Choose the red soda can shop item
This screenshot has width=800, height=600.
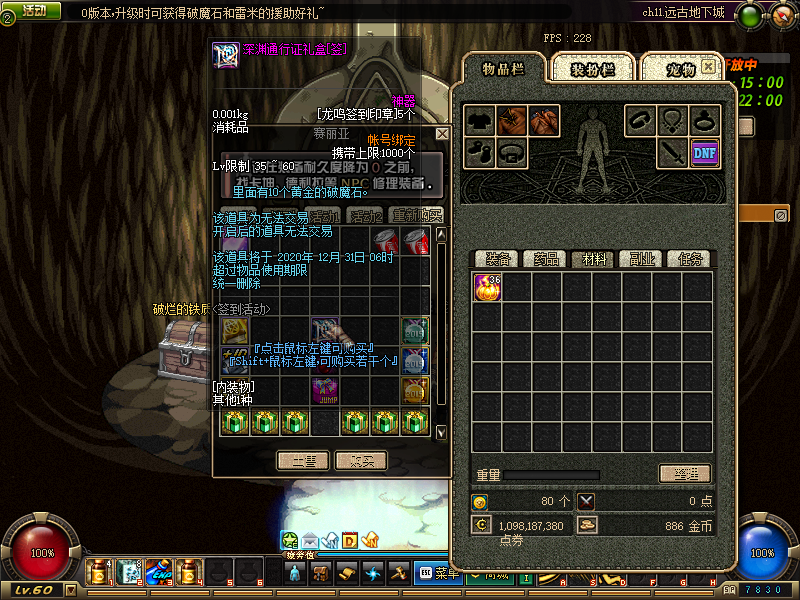(386, 241)
